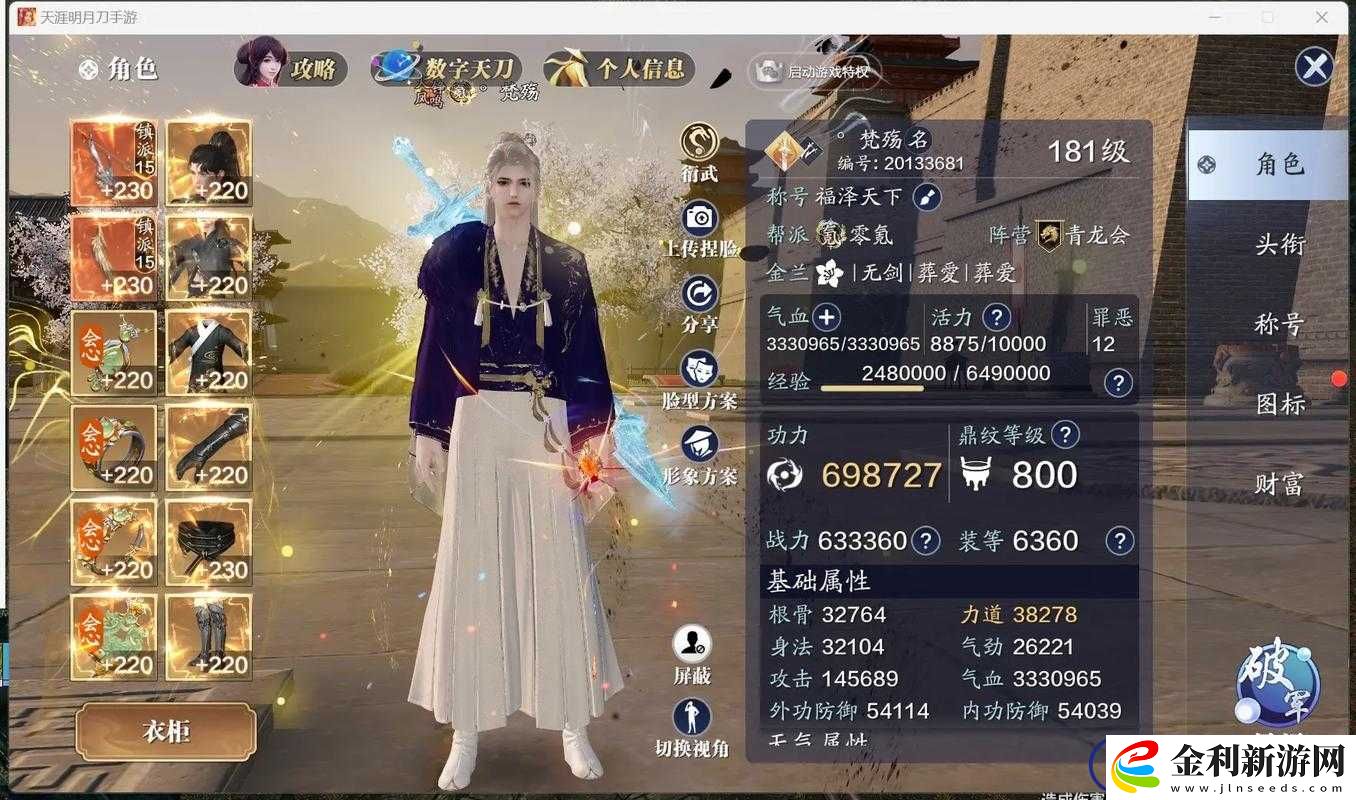This screenshot has height=800, width=1356.
Task: Open the 形象方案 appearance scheme icon
Action: click(x=698, y=444)
